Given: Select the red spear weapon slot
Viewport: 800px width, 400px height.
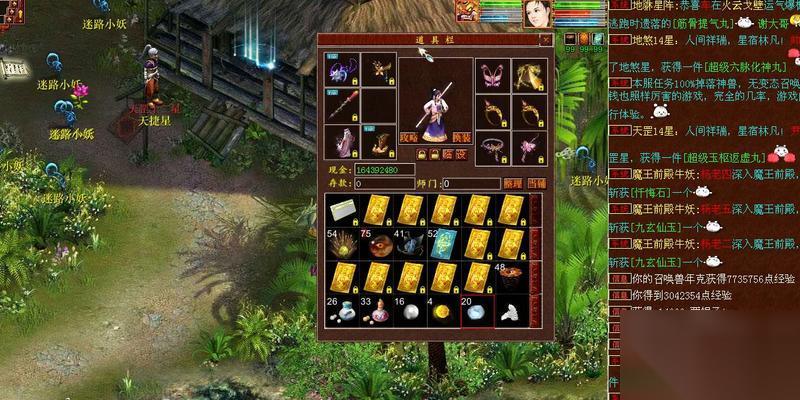Looking at the screenshot, I should point(341,107).
